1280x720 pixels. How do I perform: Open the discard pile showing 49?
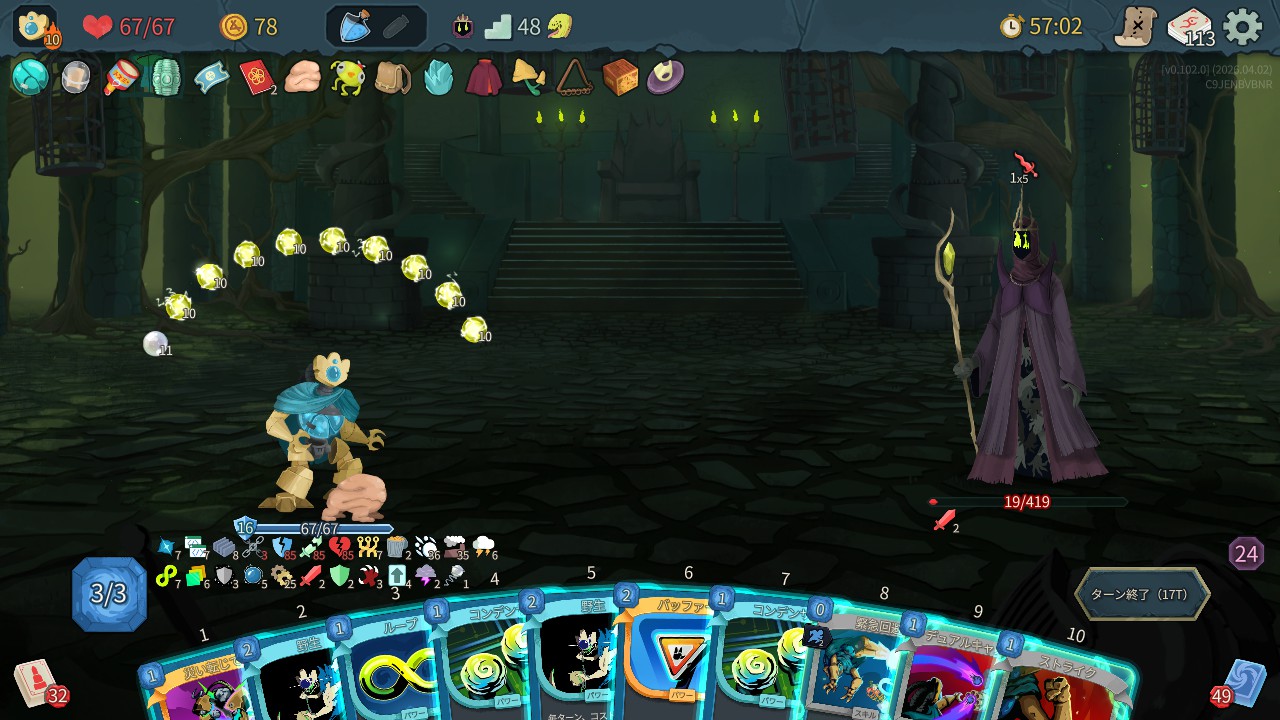[1244, 682]
